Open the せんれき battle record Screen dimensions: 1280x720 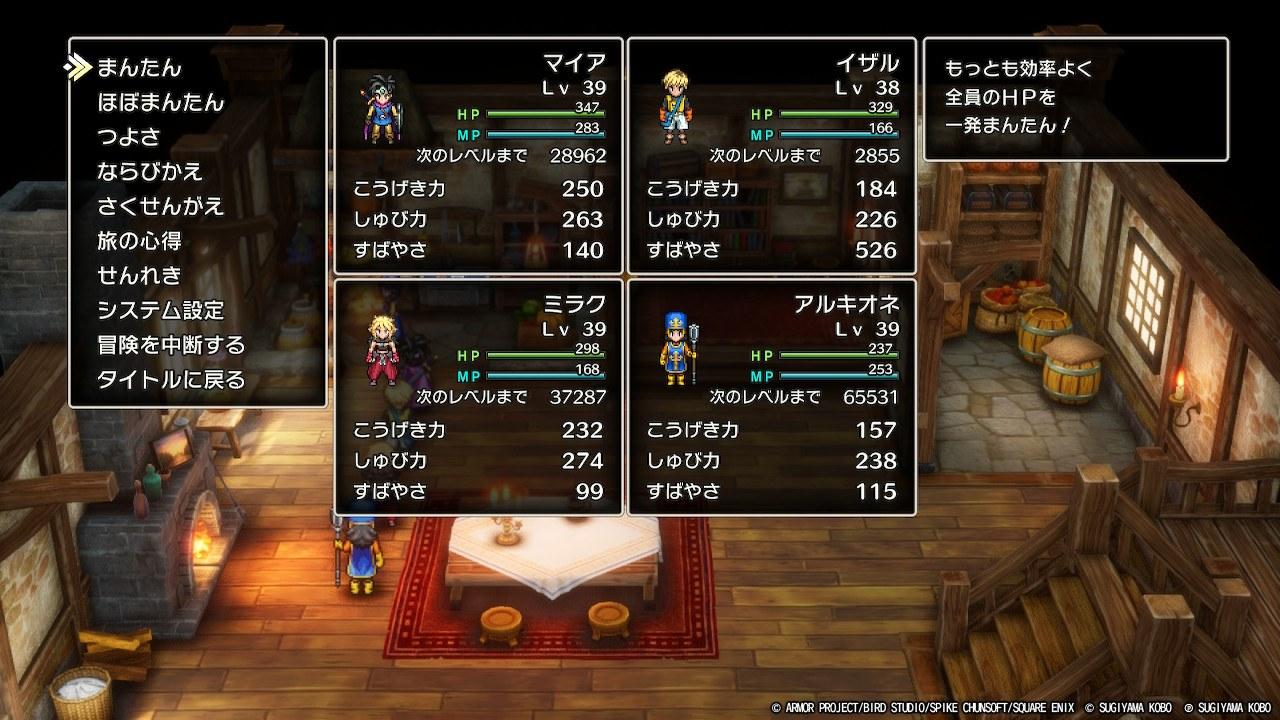[139, 275]
